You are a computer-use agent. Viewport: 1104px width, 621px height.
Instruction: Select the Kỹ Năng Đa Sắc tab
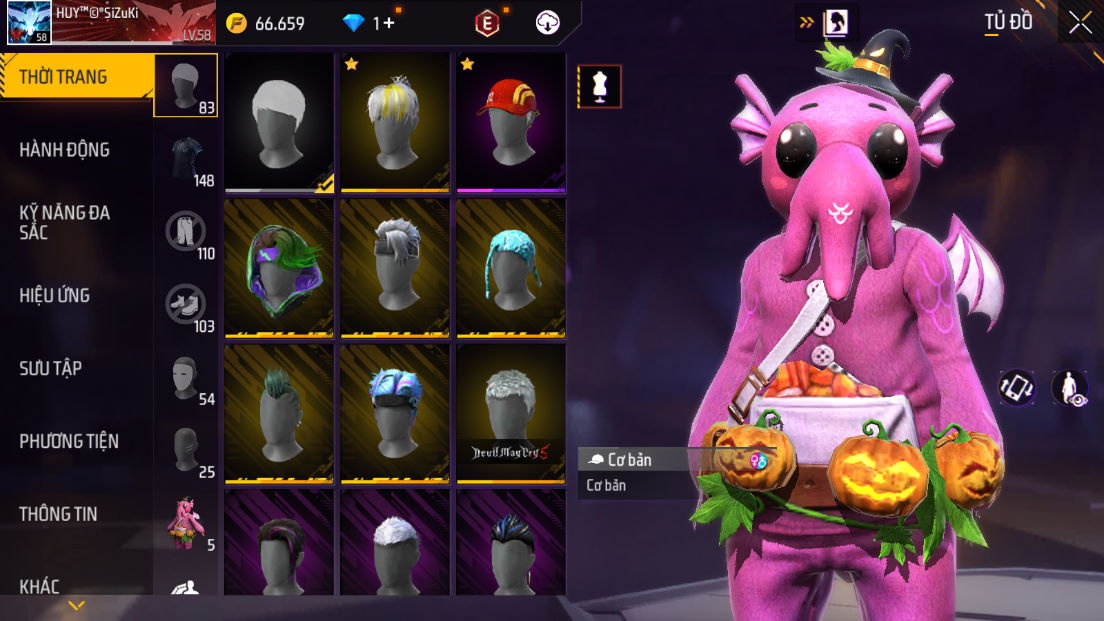click(x=65, y=222)
